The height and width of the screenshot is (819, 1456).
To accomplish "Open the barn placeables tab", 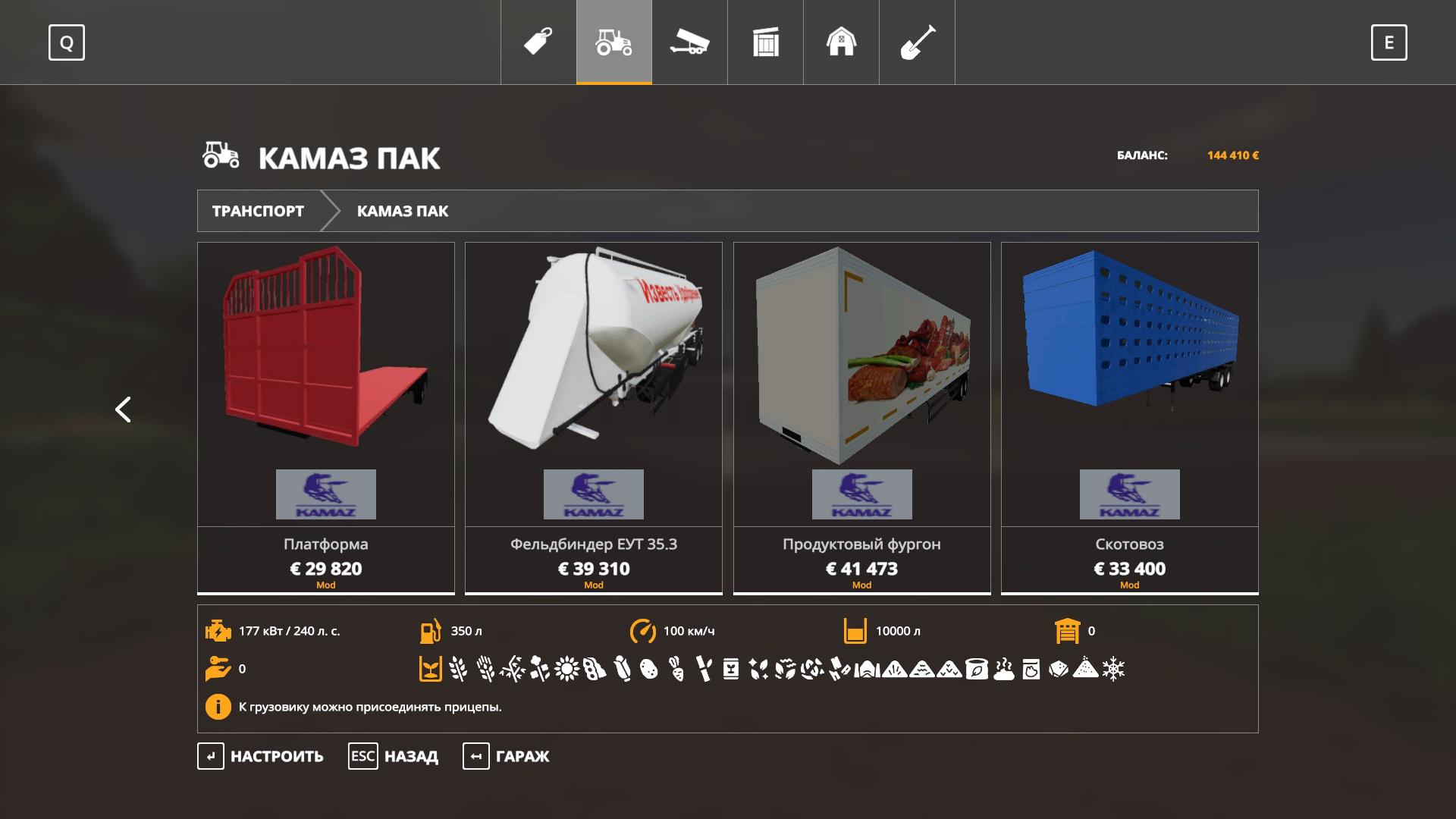I will (x=841, y=42).
